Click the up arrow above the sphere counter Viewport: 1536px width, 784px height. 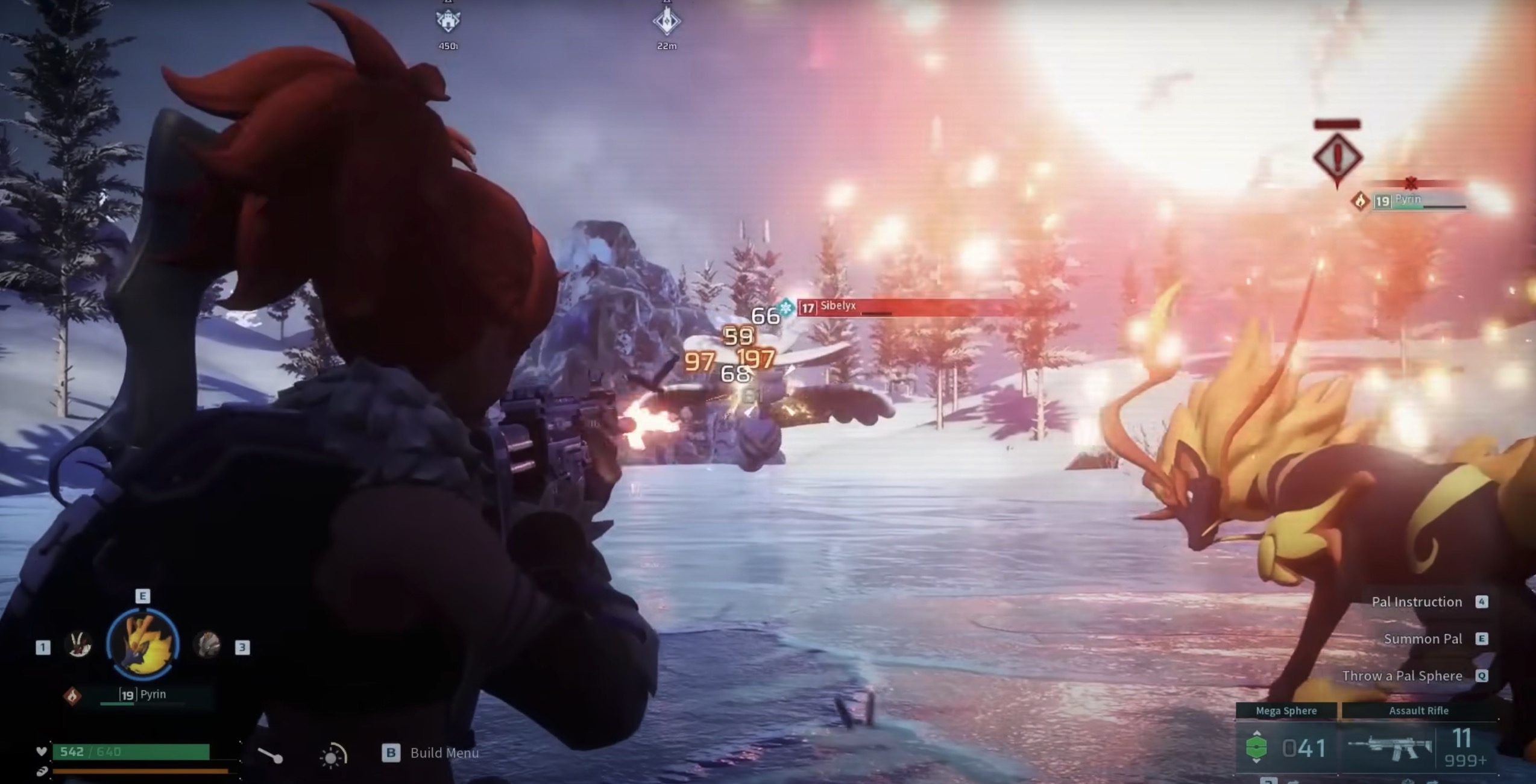coord(1256,733)
